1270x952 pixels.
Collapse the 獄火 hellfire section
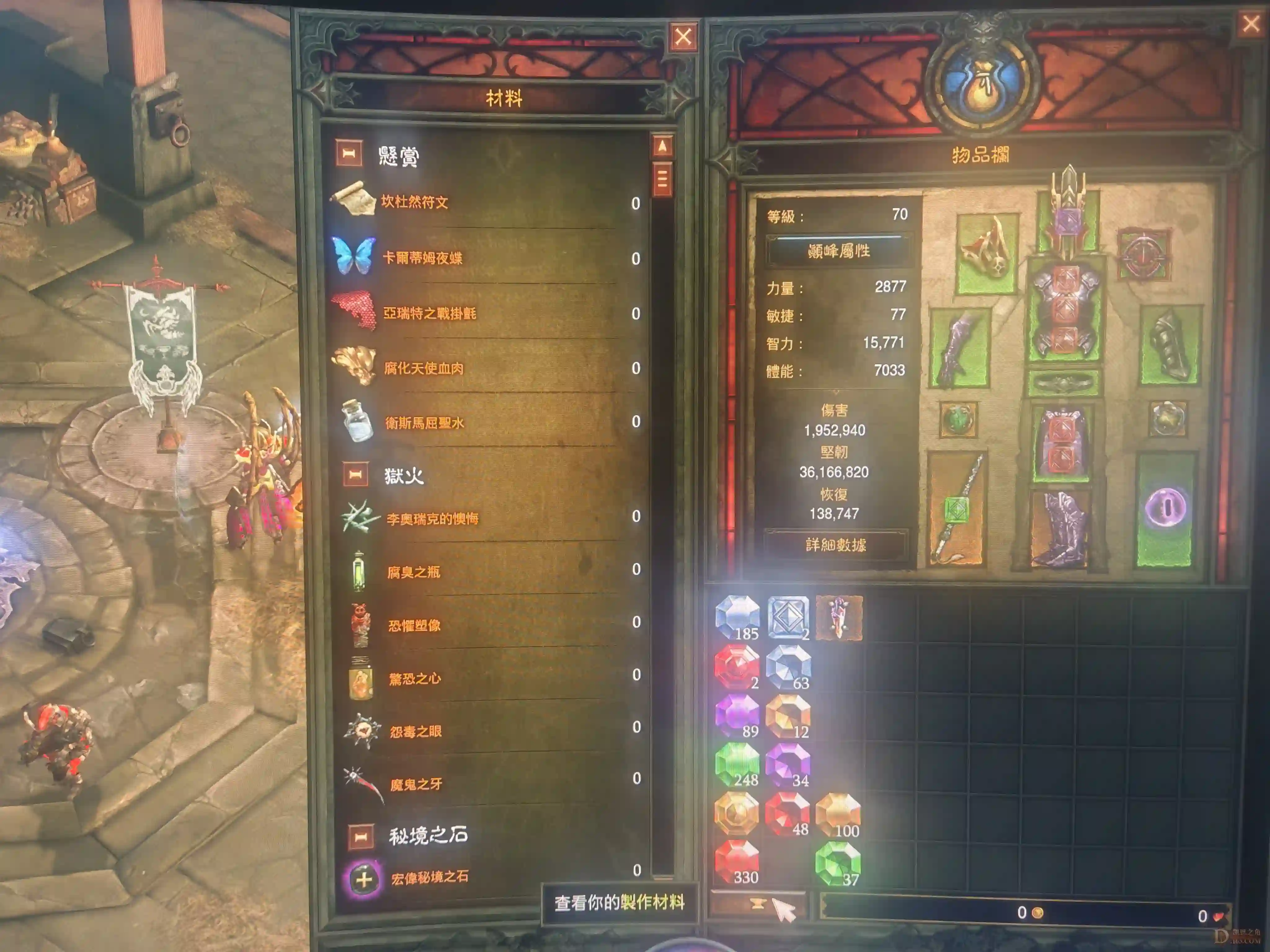pos(355,474)
